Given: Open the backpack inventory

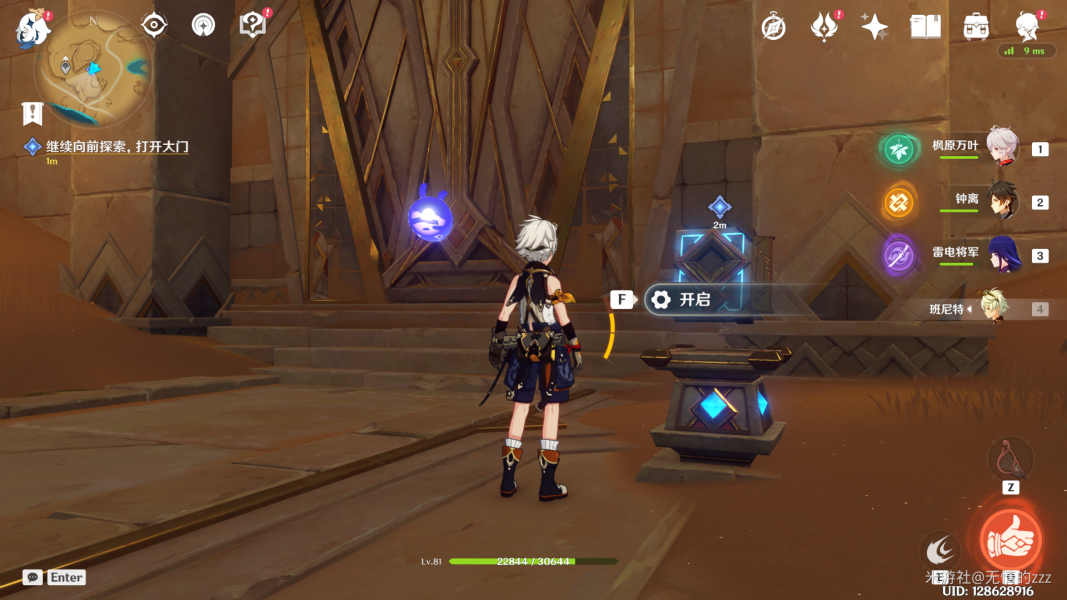Looking at the screenshot, I should 976,27.
